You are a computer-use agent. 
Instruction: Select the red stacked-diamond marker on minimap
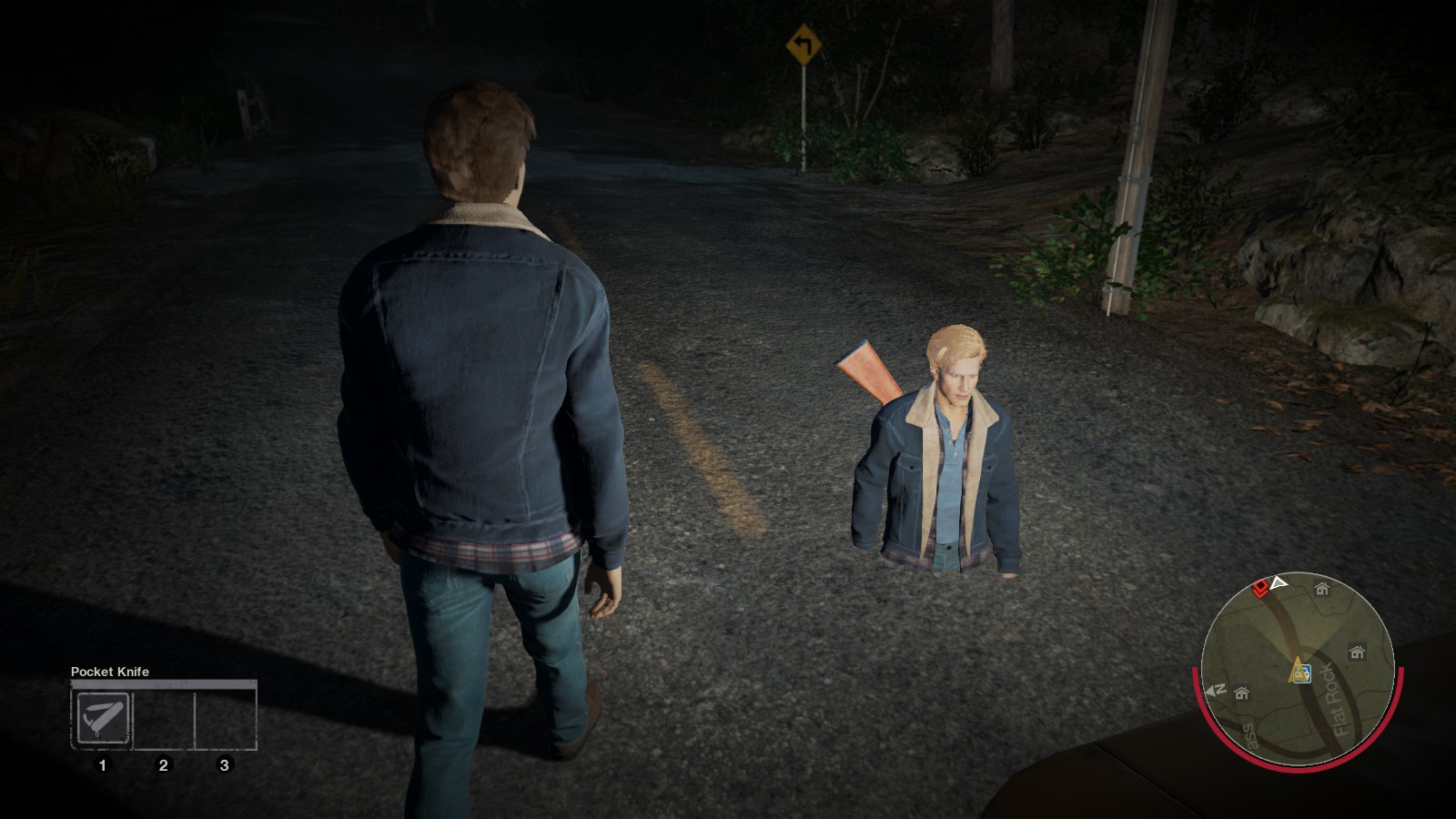click(x=1261, y=589)
